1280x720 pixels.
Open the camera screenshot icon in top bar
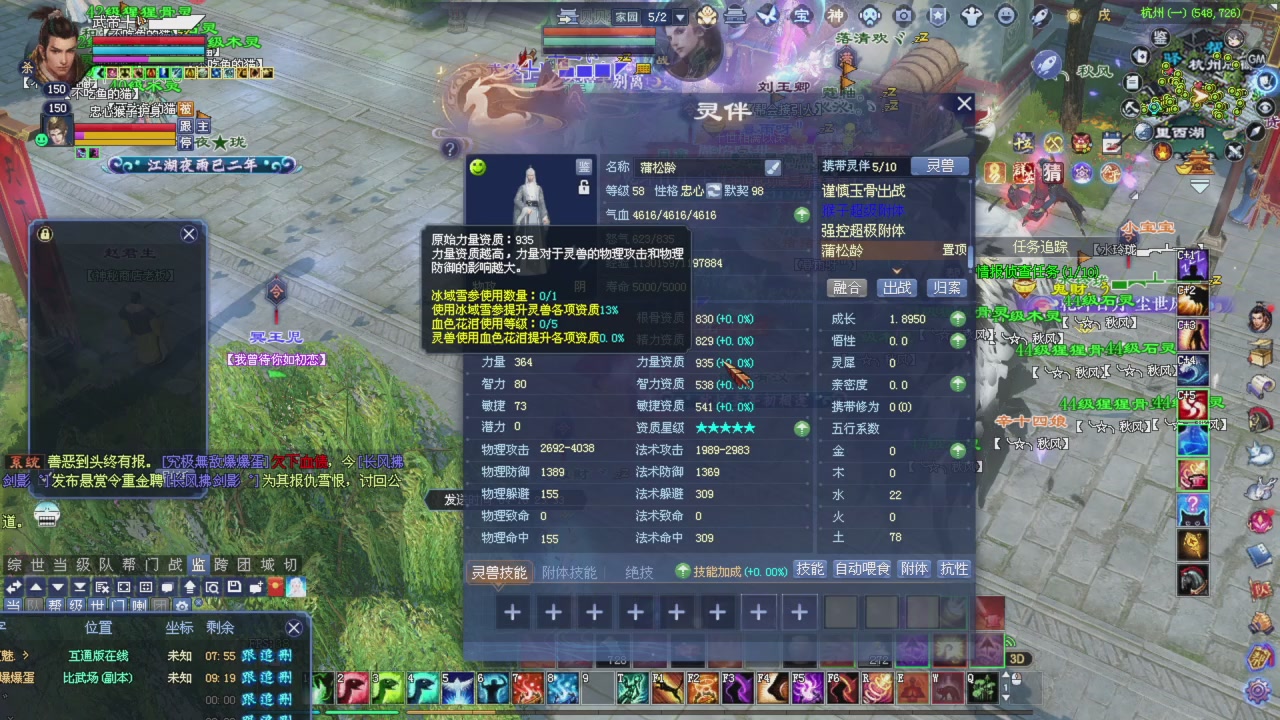point(904,15)
